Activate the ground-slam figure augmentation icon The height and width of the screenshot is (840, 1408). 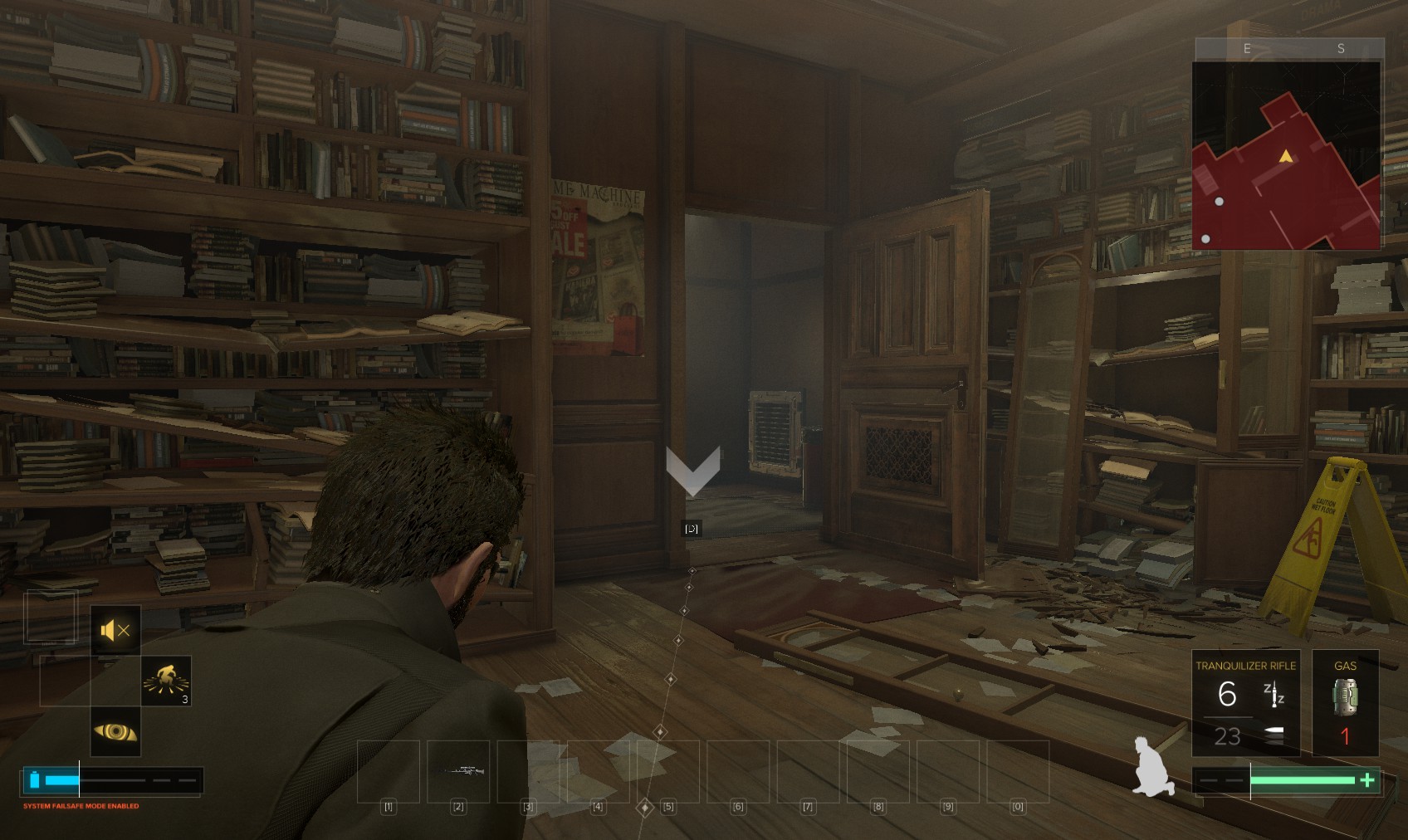pos(166,681)
